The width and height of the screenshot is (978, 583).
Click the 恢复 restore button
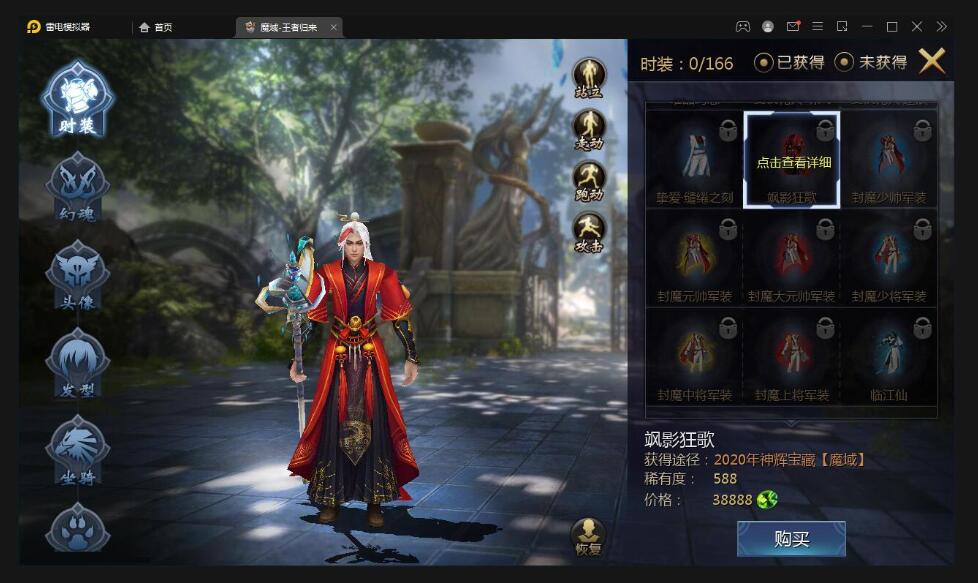(589, 537)
